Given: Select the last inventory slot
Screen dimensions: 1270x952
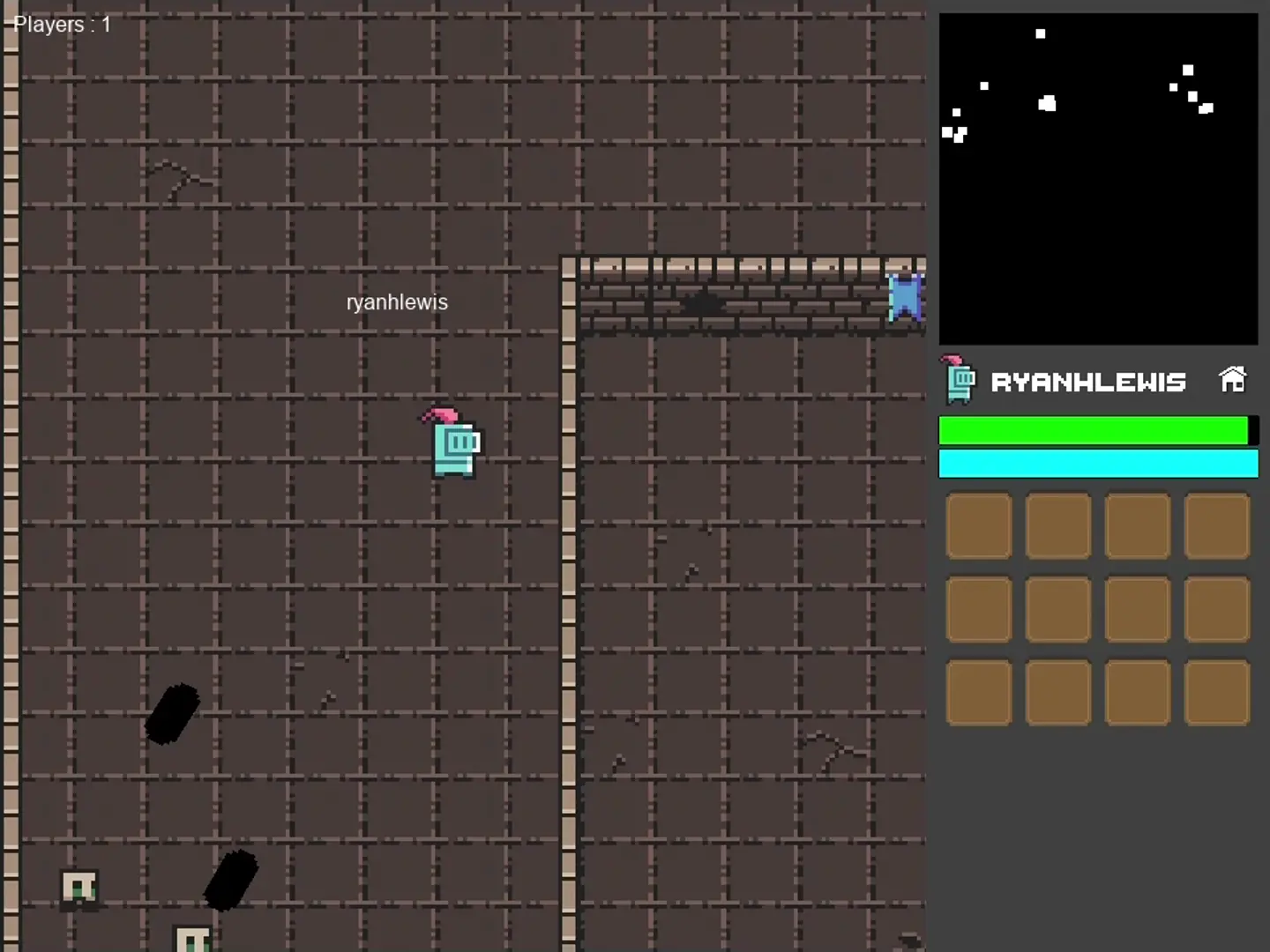Looking at the screenshot, I should [1217, 692].
